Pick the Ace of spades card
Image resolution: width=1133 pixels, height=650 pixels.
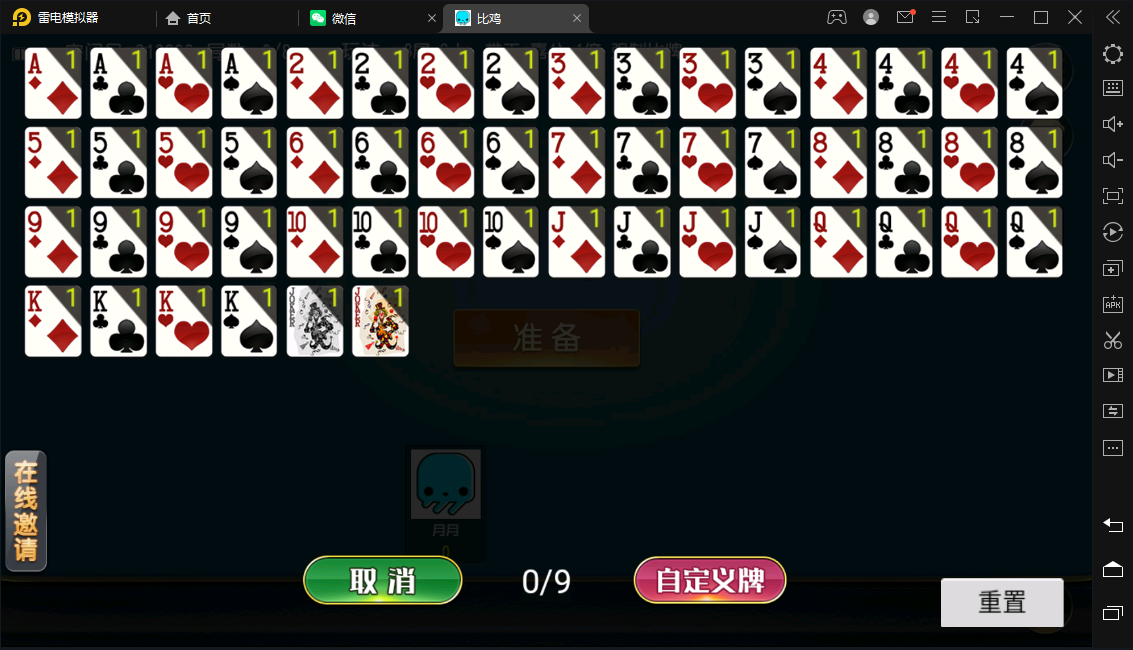249,84
